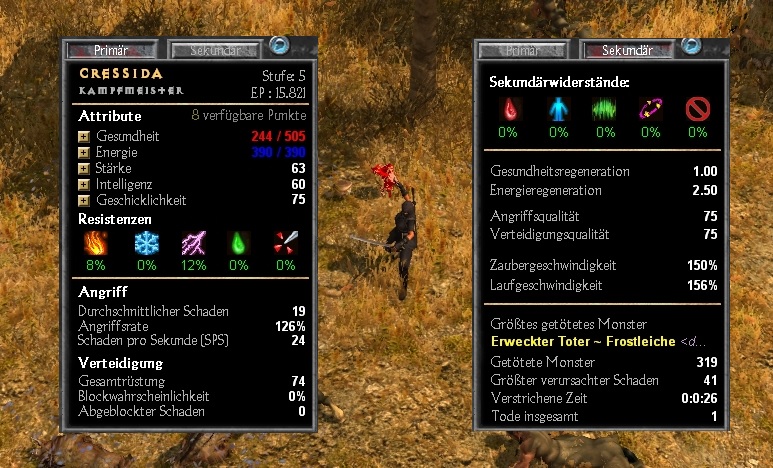Increase the Energie attribute with its plus button
The height and width of the screenshot is (468, 773).
84,153
